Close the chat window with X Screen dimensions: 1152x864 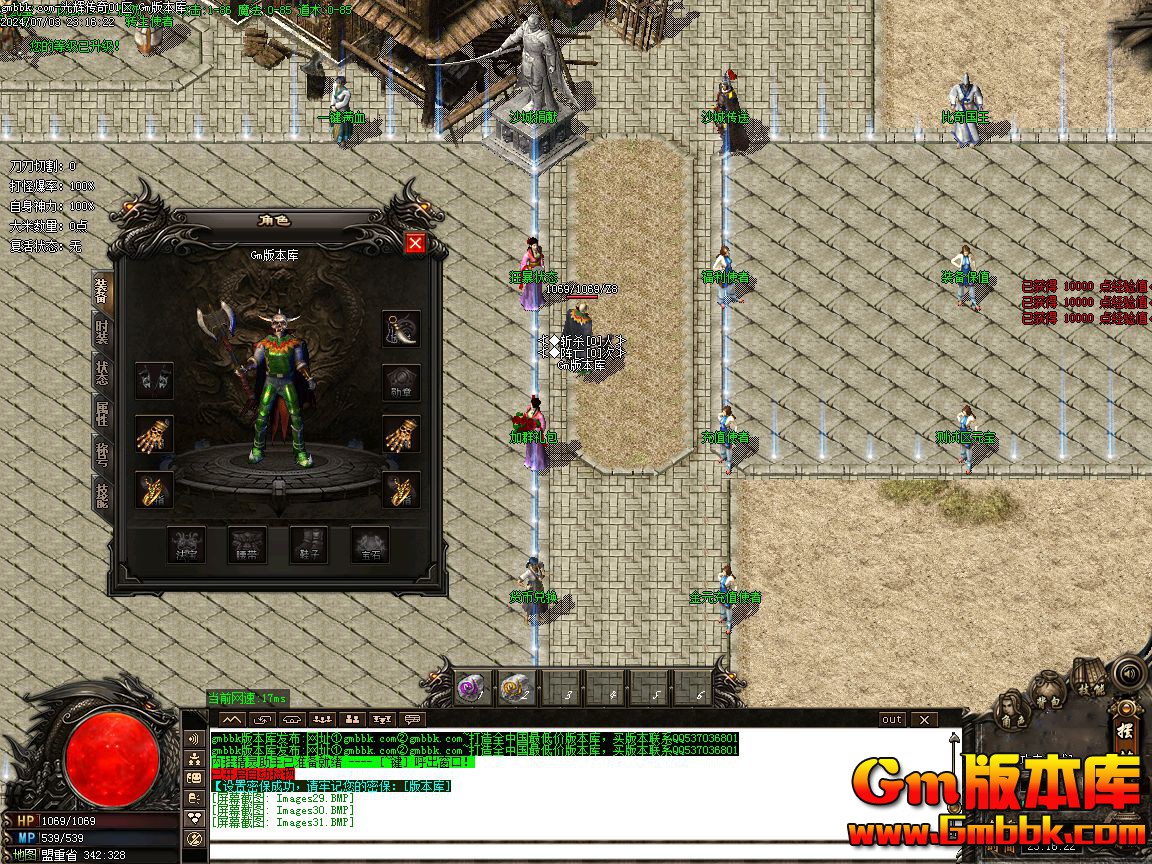pos(925,719)
